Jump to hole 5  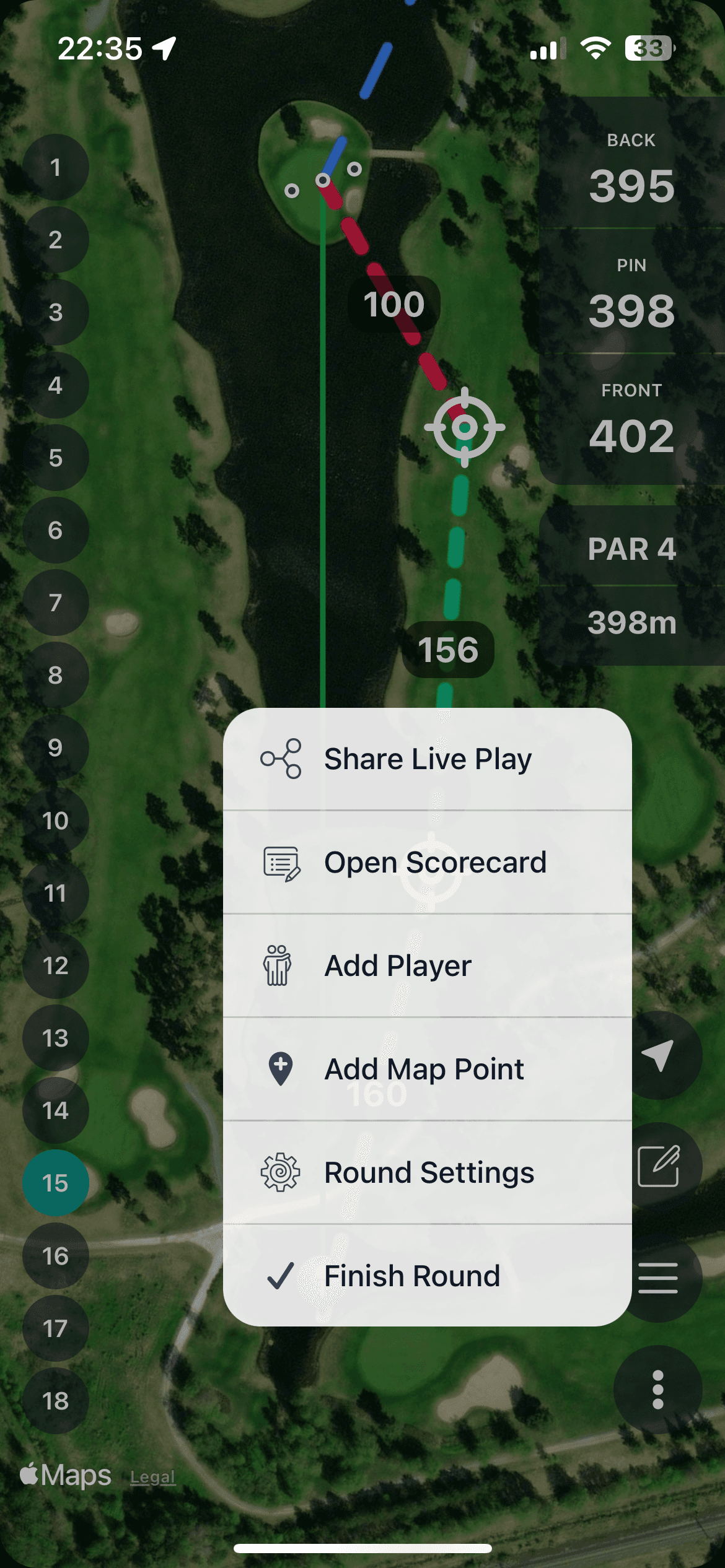coord(56,458)
